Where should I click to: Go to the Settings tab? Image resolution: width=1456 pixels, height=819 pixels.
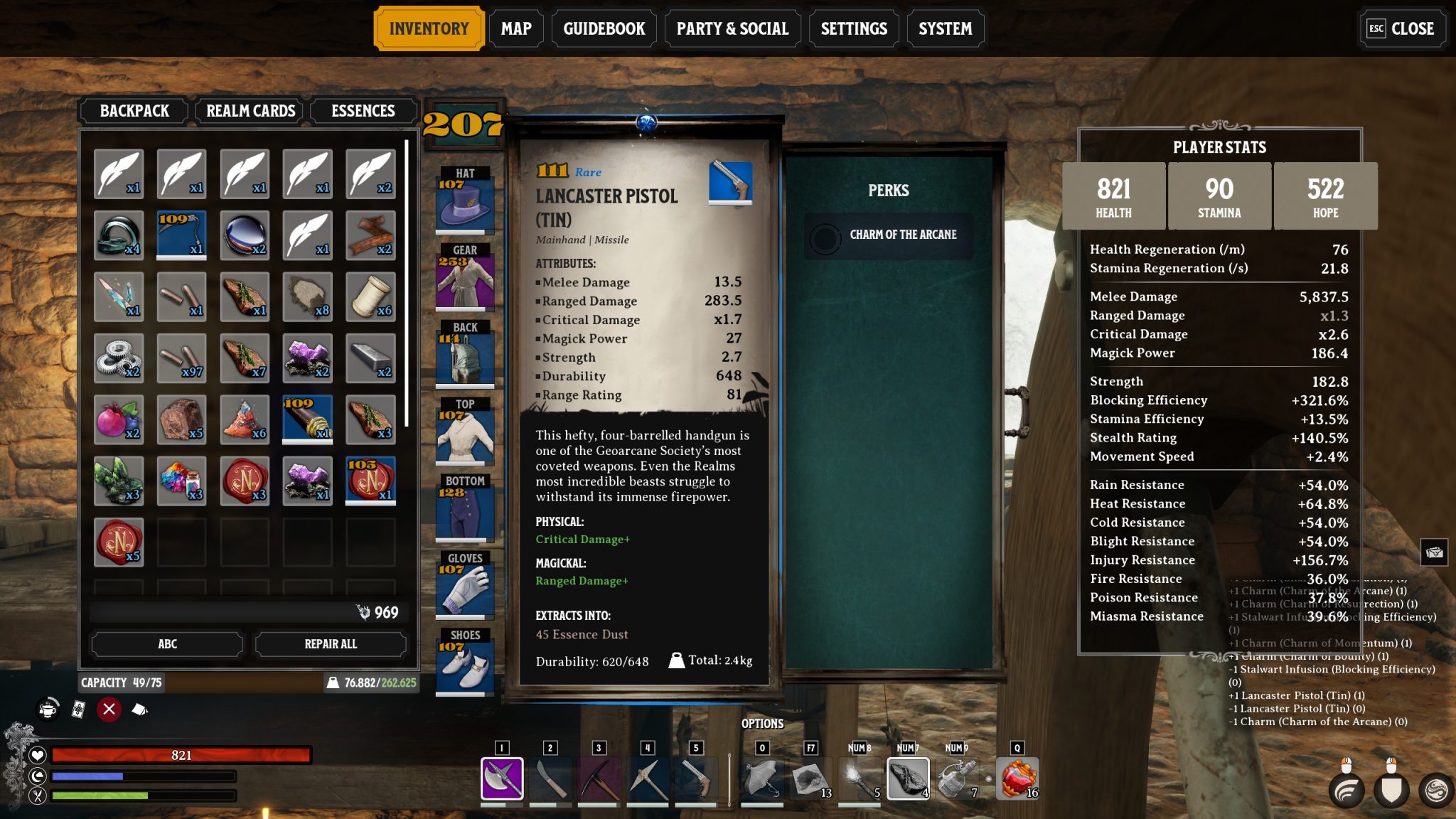click(x=853, y=28)
